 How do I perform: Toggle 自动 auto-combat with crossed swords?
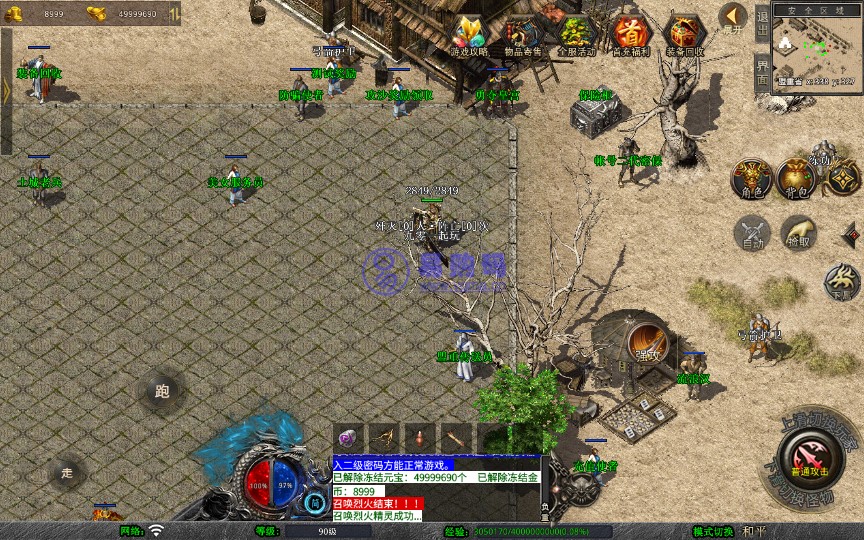pyautogui.click(x=751, y=233)
